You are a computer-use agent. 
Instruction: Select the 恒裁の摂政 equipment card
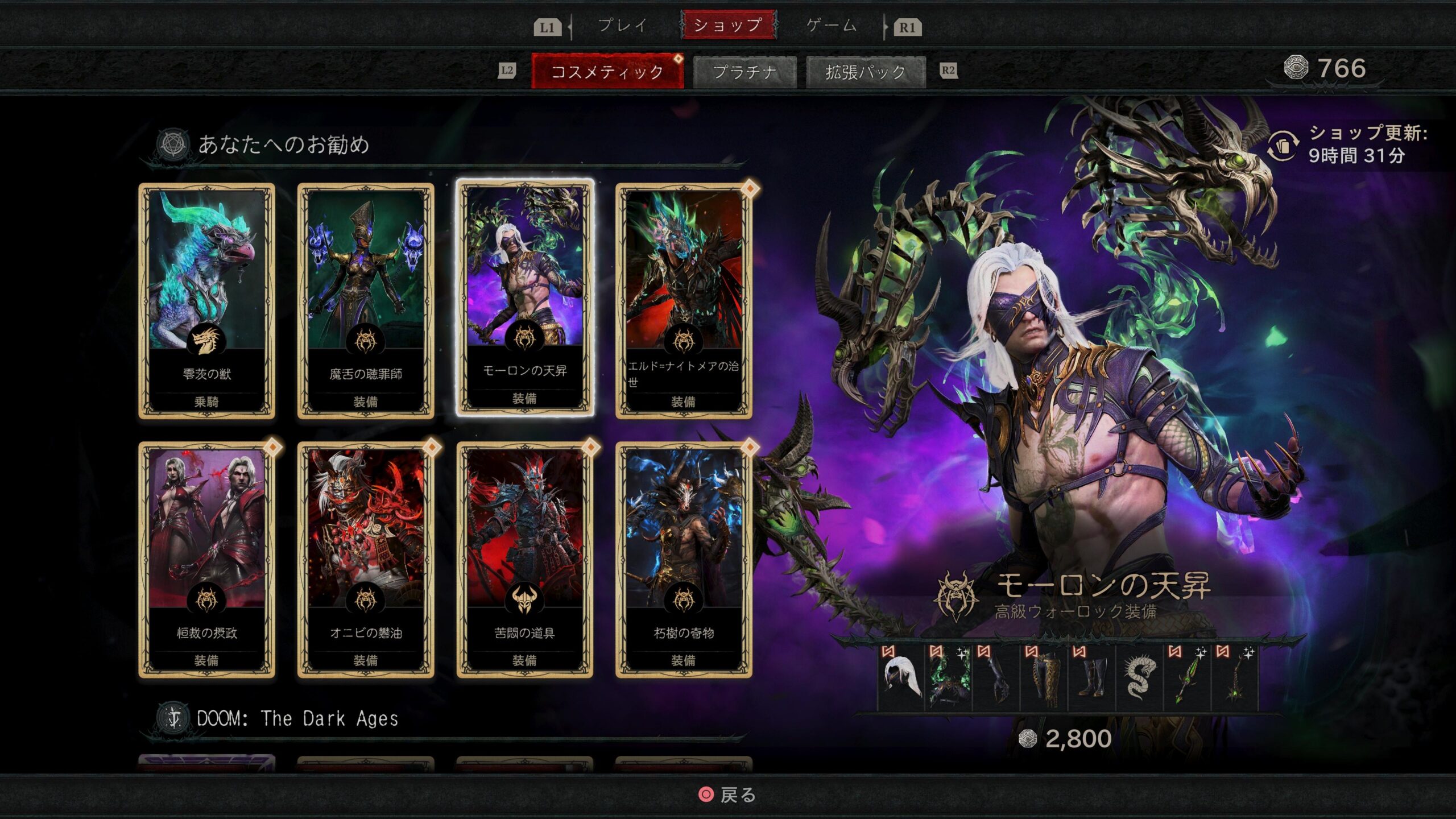(x=207, y=560)
